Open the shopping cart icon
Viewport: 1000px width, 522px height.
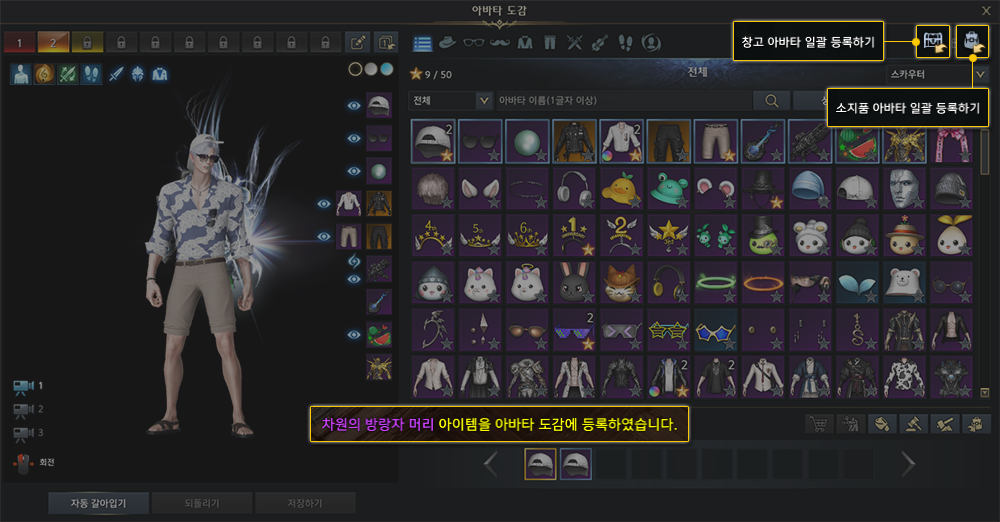pyautogui.click(x=820, y=424)
